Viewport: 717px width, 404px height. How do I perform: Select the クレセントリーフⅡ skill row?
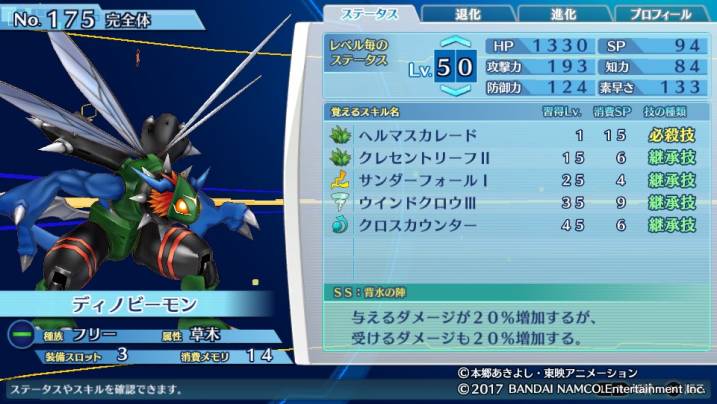(x=510, y=157)
